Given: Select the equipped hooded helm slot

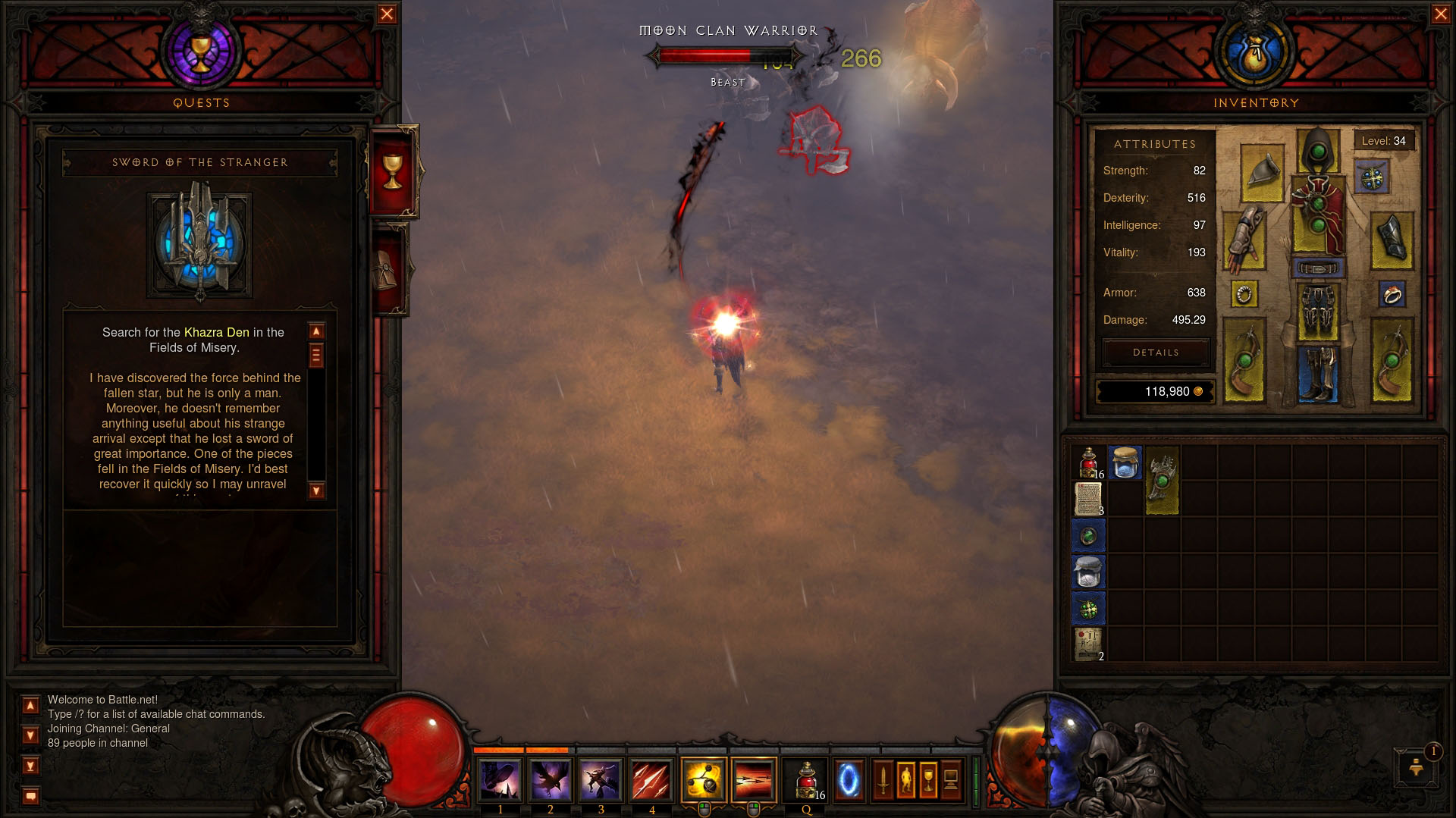Looking at the screenshot, I should (x=1319, y=151).
